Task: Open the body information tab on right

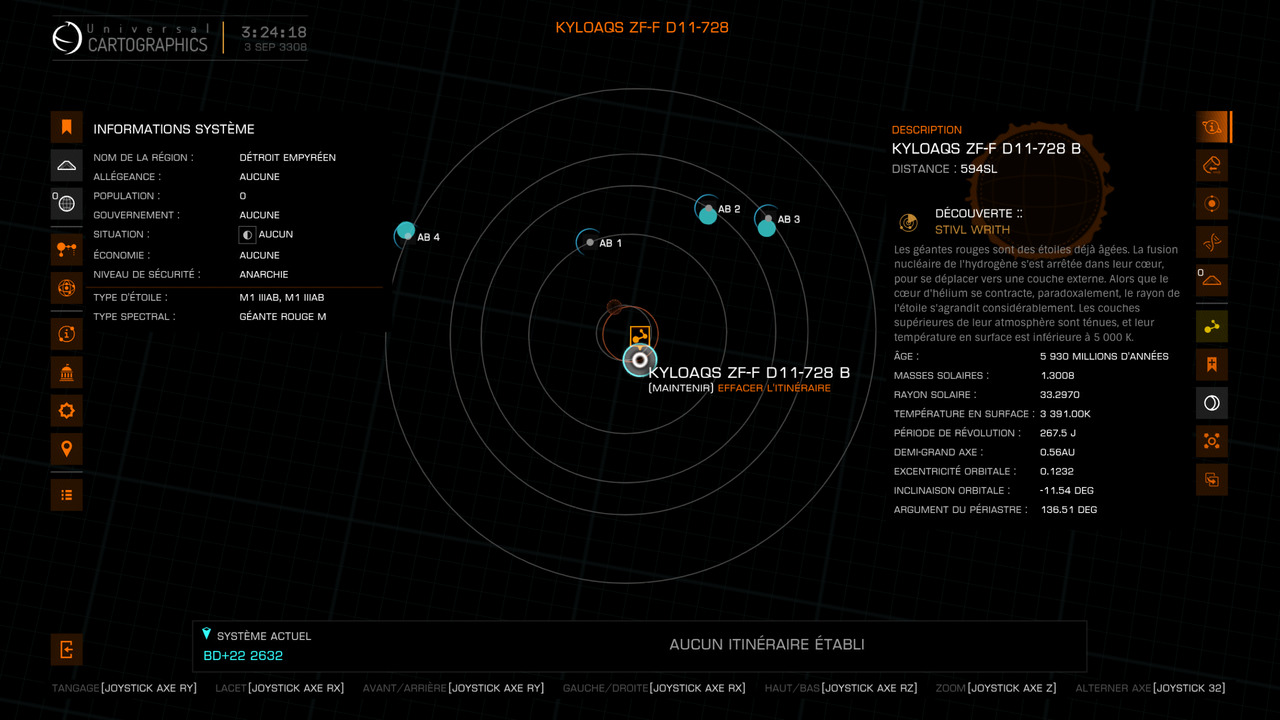Action: click(1212, 127)
